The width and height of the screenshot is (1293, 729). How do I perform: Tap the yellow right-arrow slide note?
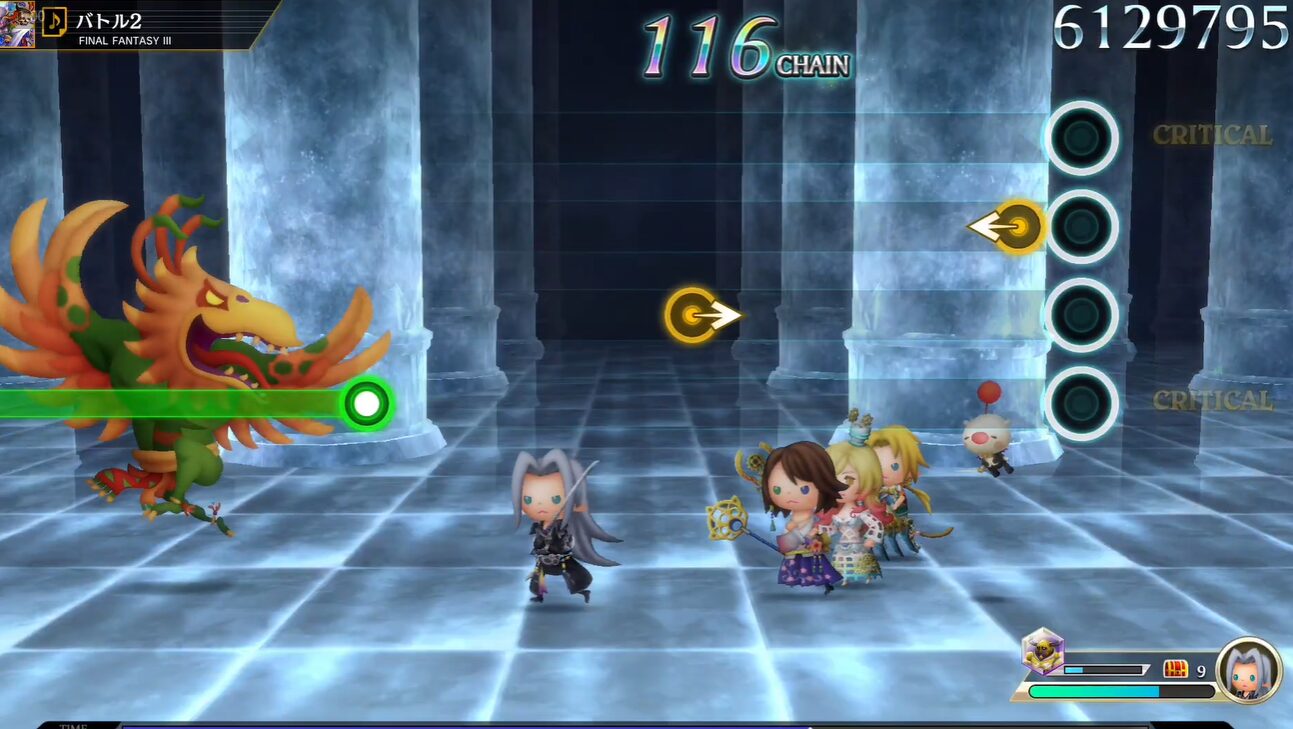[x=694, y=316]
